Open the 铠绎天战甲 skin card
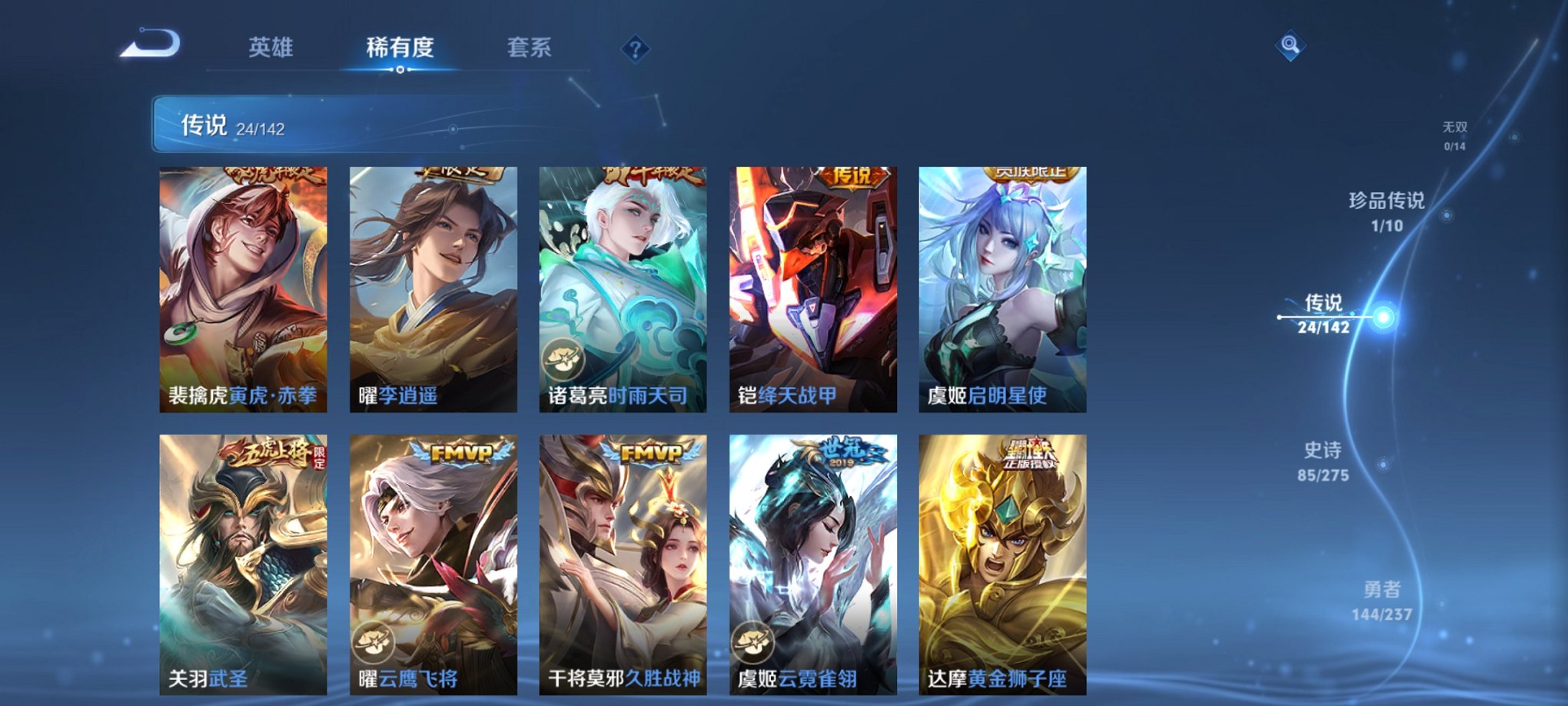This screenshot has width=1568, height=706. pos(813,288)
